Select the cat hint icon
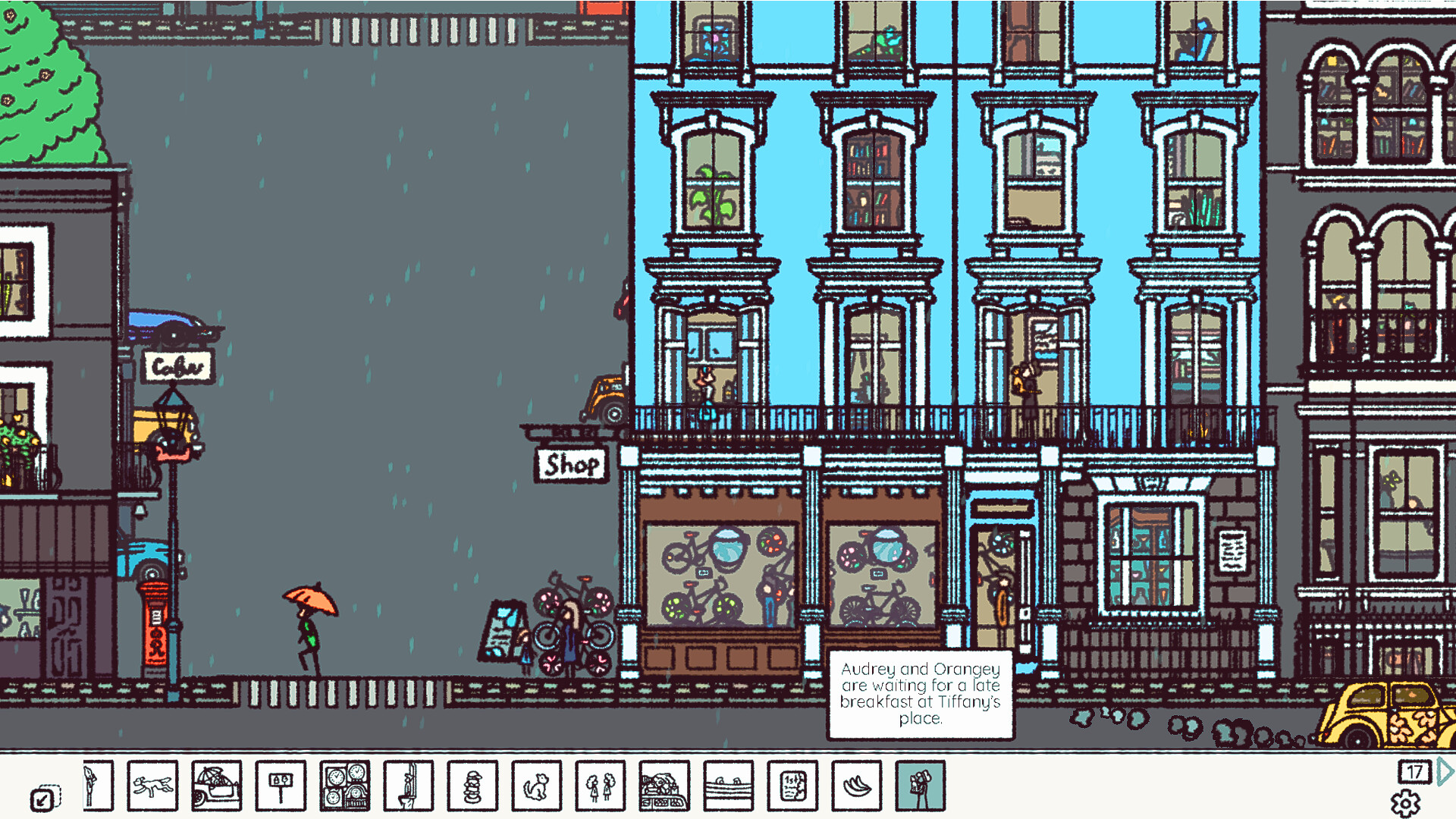Screen dimensions: 1456x819 (x=536, y=786)
